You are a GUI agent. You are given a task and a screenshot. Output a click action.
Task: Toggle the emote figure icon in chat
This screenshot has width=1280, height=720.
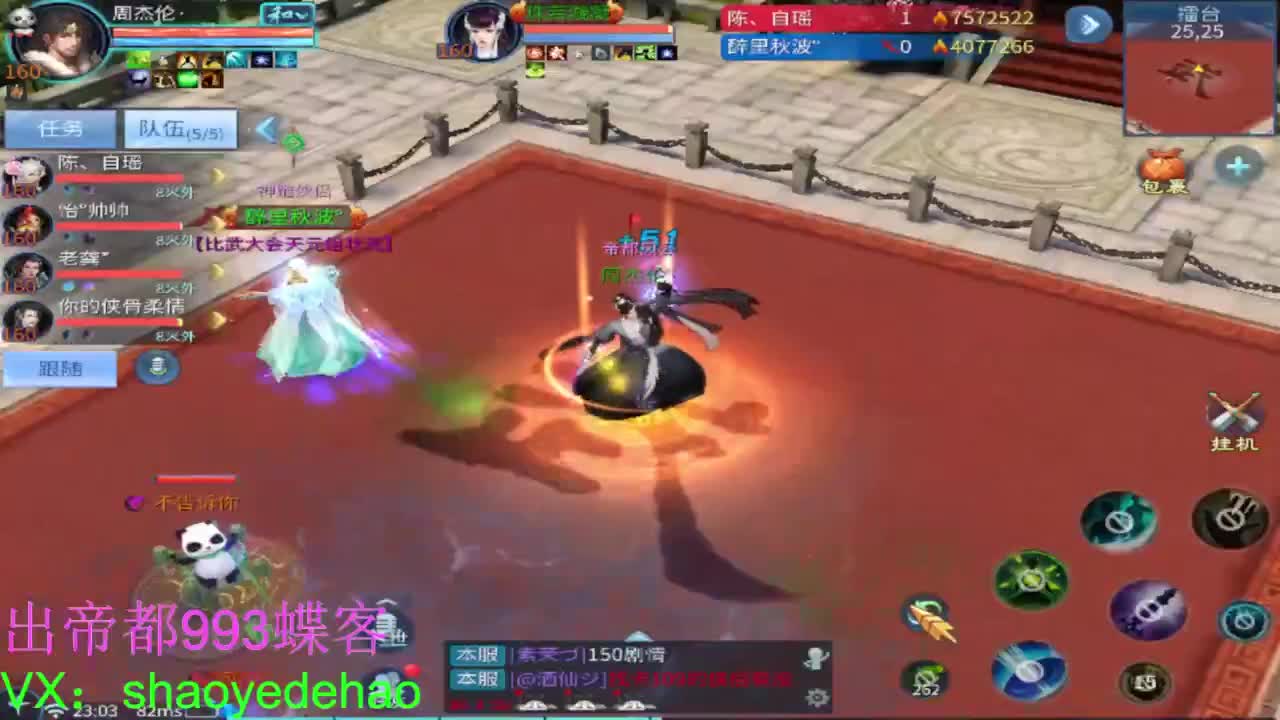pos(815,656)
